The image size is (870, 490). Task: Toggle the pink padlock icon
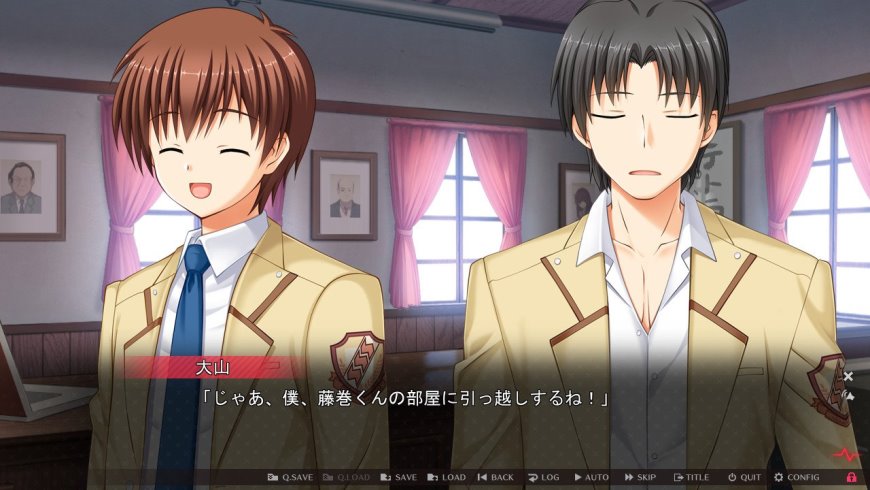coord(852,478)
